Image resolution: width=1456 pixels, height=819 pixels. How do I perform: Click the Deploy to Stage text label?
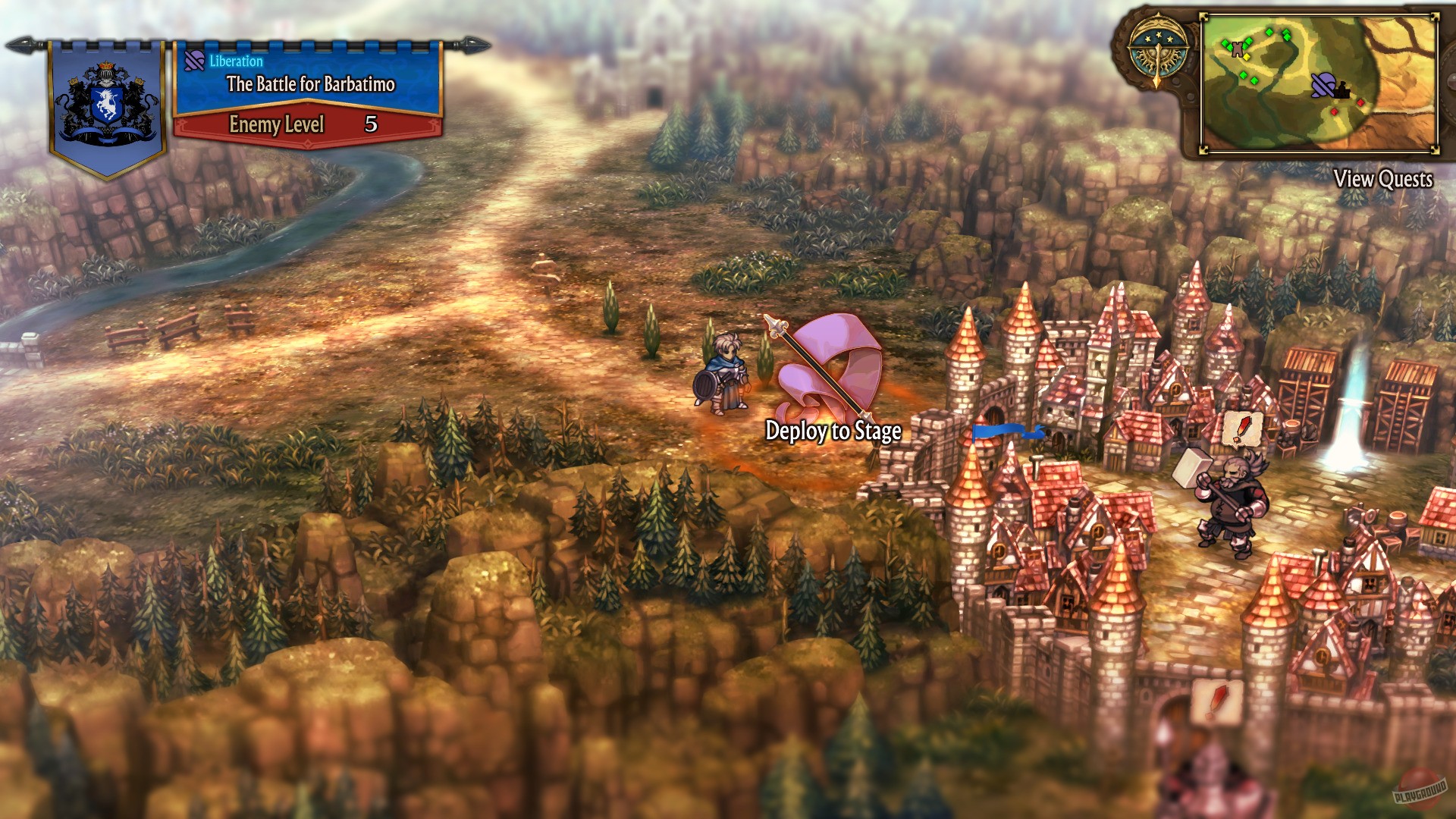click(833, 432)
